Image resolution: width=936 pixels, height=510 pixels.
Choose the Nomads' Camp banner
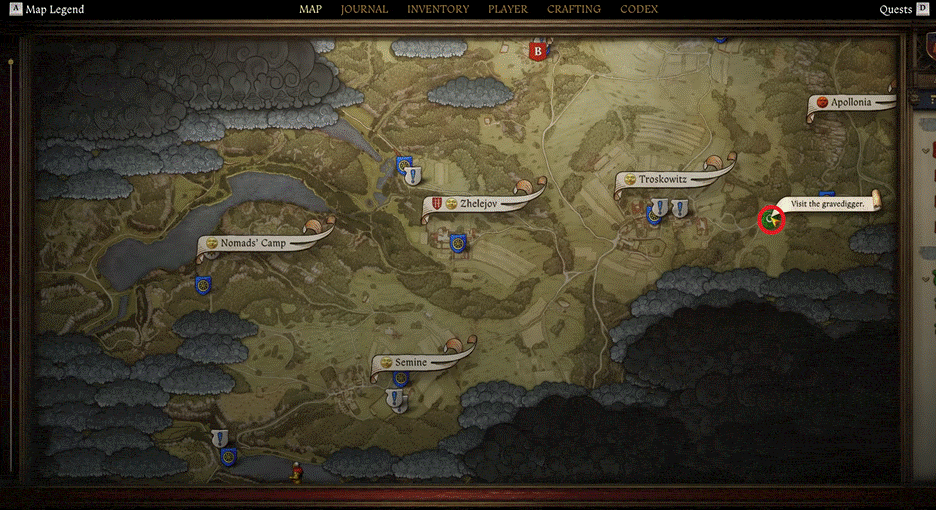253,243
